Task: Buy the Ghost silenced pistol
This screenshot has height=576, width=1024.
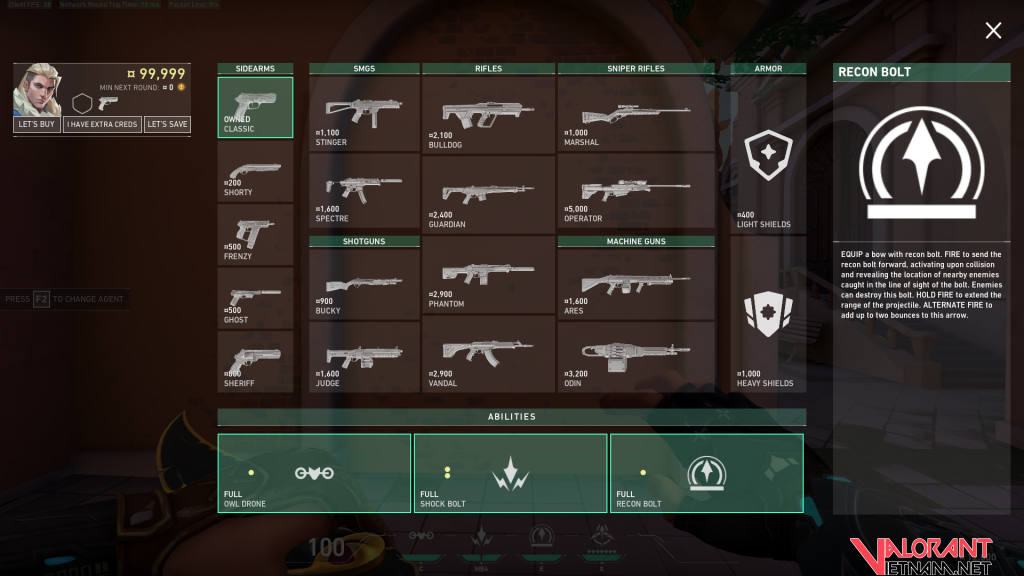Action: (255, 299)
